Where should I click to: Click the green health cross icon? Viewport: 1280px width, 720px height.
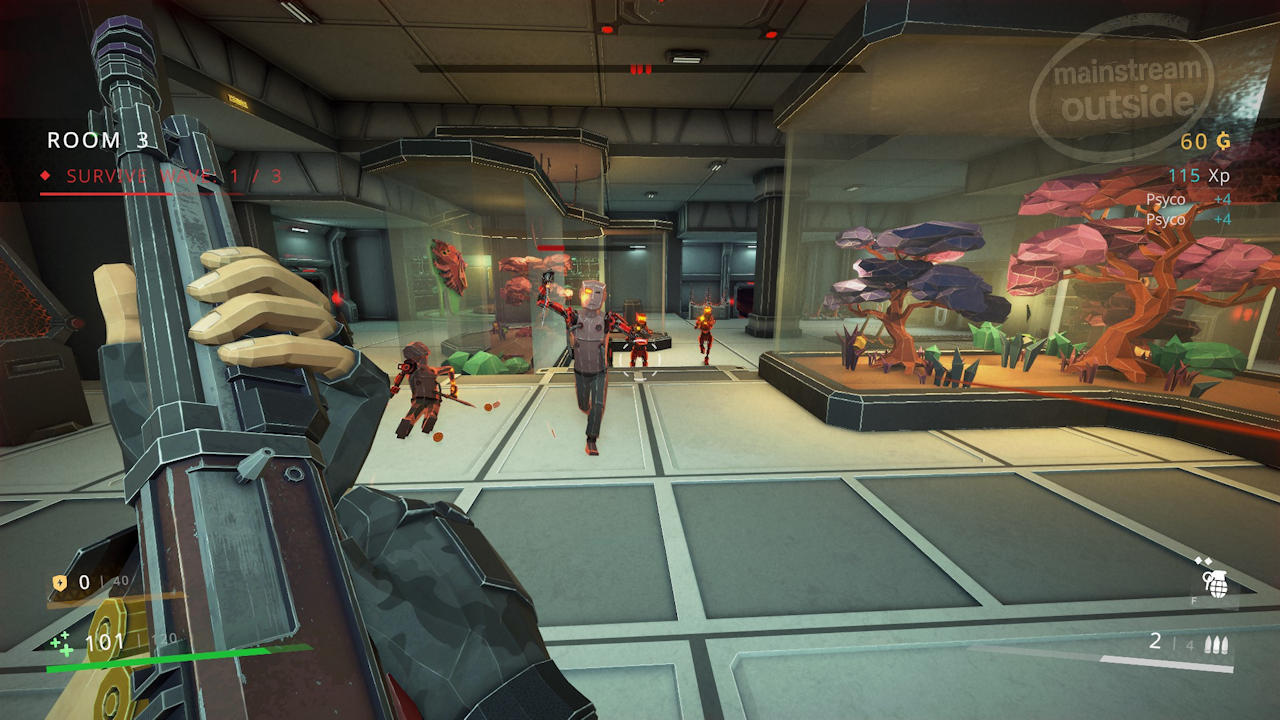[62, 643]
